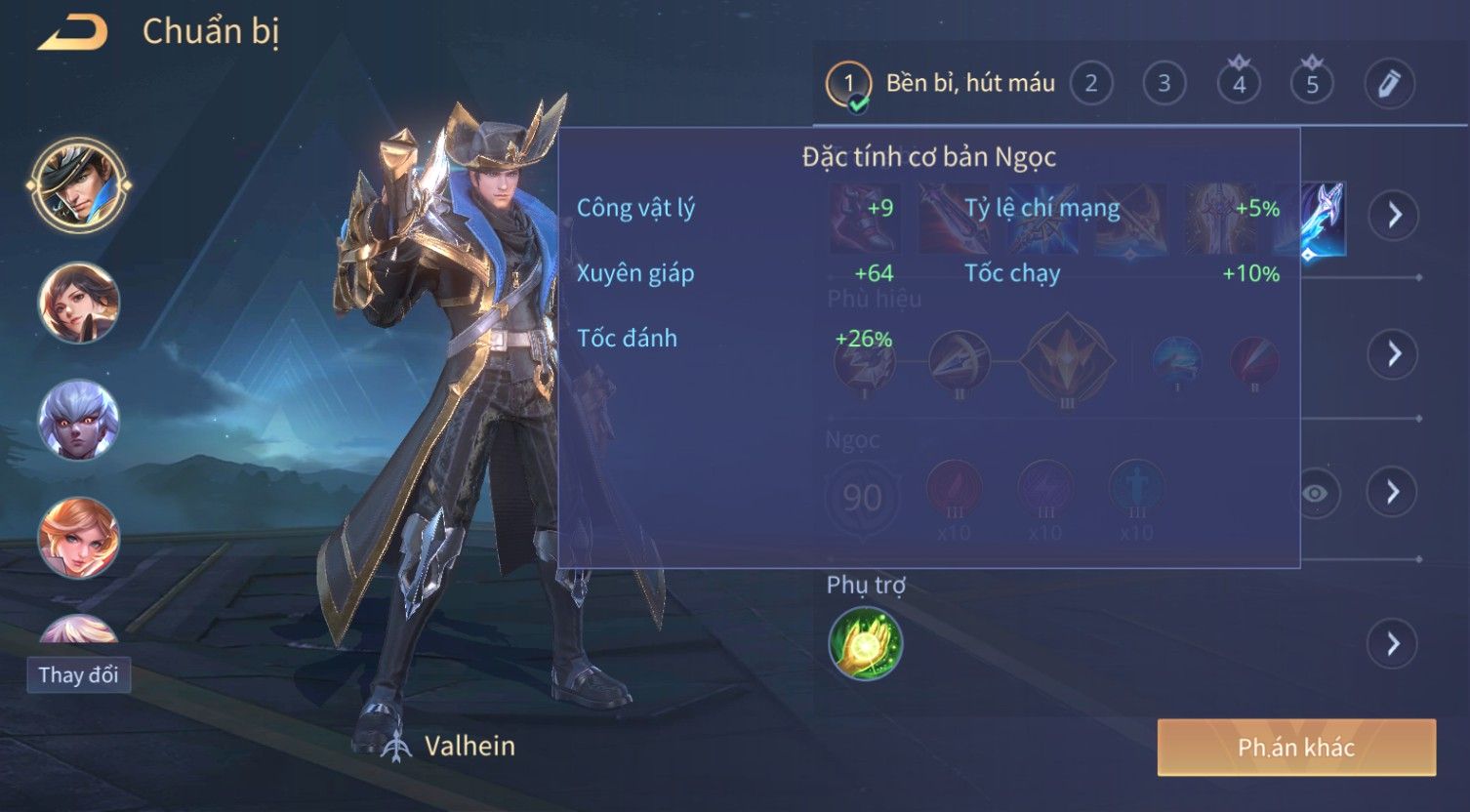Click the orange Phán khác button
The width and height of the screenshot is (1470, 812).
(x=1296, y=748)
